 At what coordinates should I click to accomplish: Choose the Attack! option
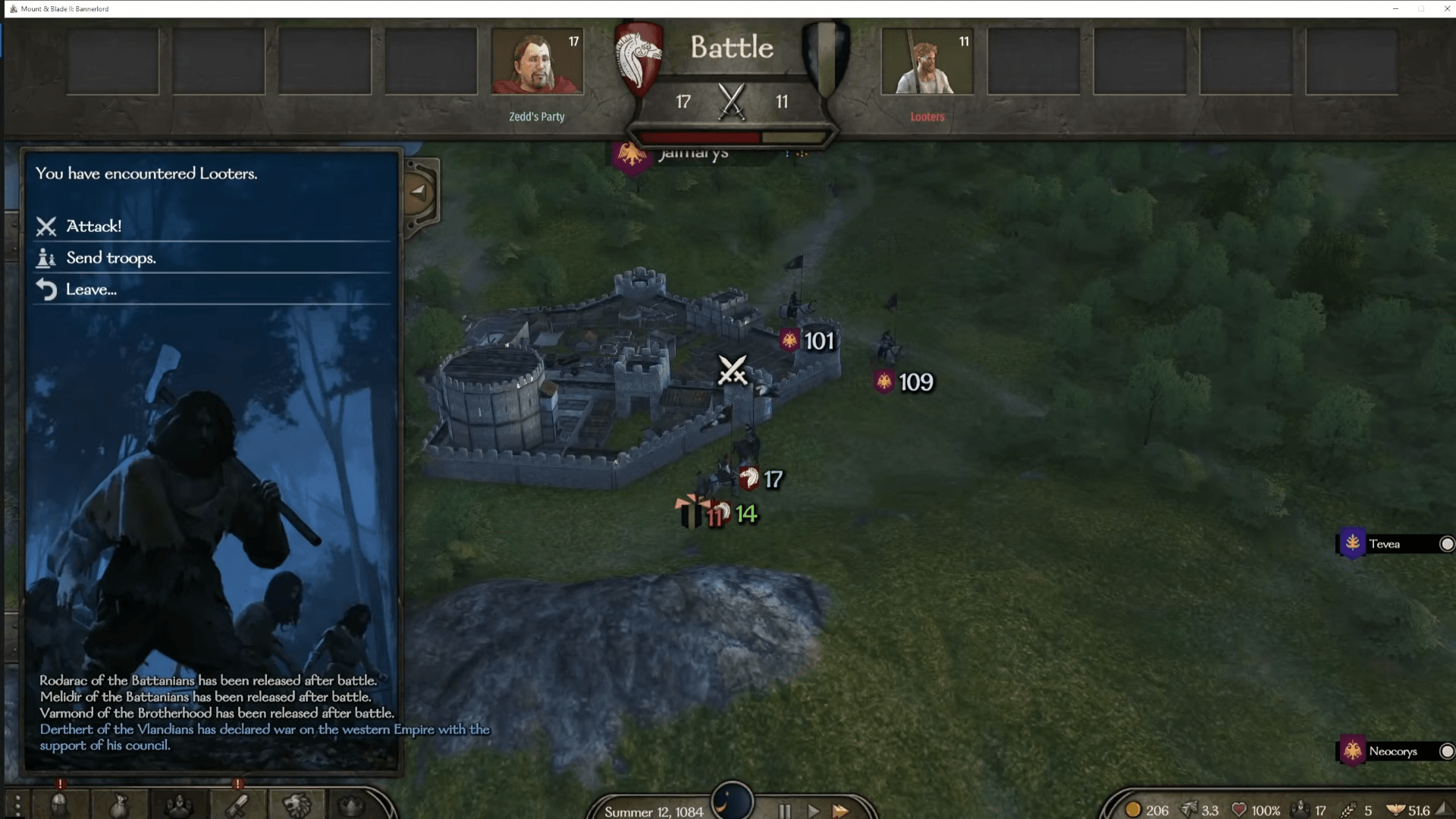pos(93,226)
